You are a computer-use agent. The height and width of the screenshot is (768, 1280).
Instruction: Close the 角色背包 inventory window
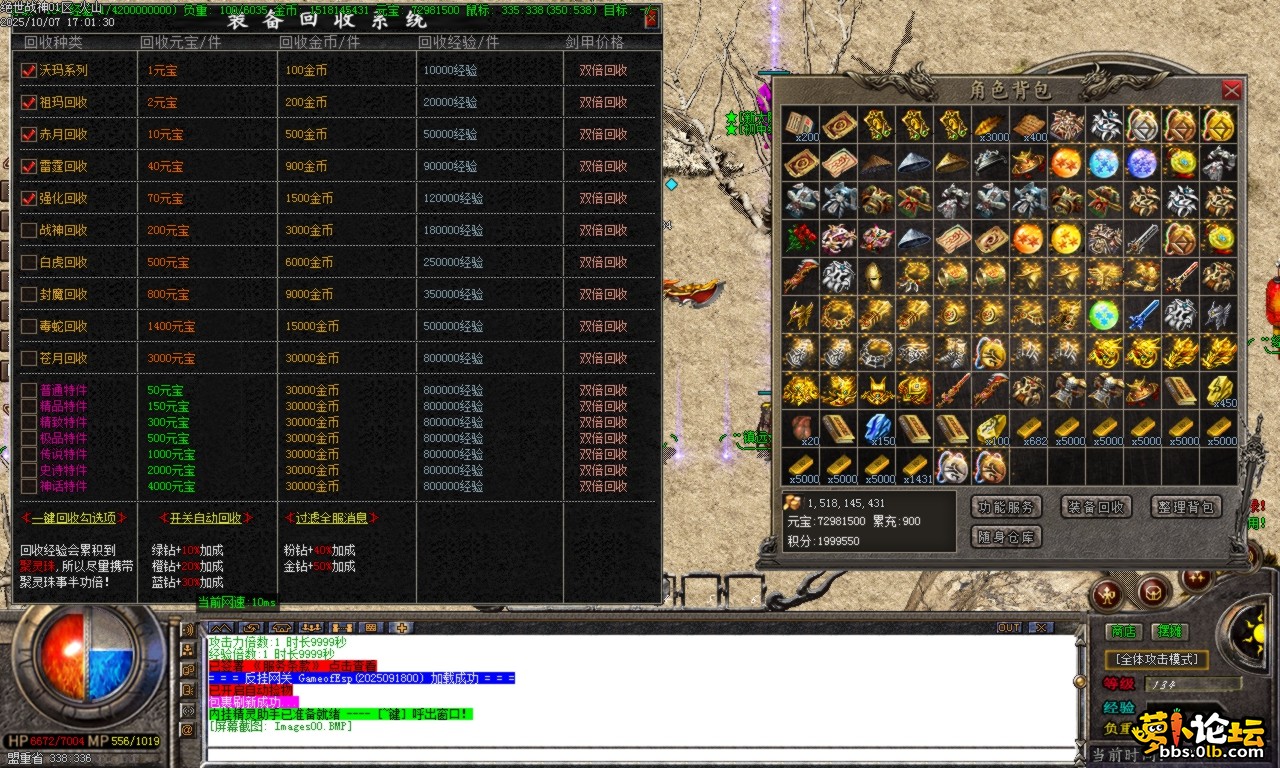1232,90
